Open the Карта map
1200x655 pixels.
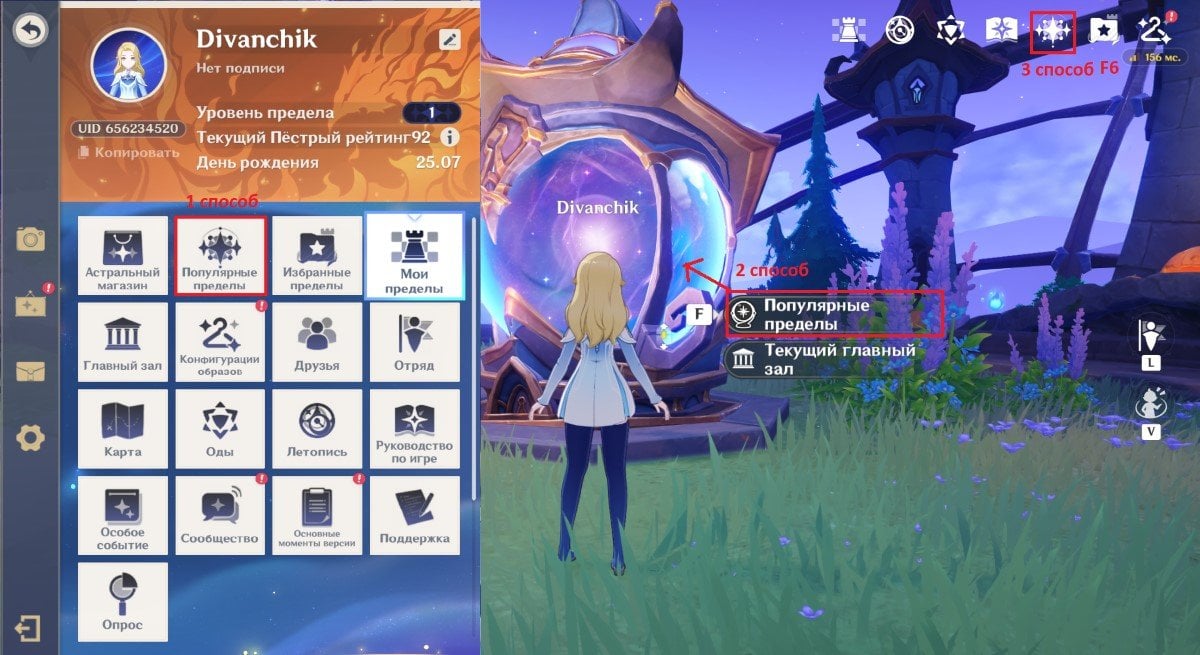tap(122, 428)
